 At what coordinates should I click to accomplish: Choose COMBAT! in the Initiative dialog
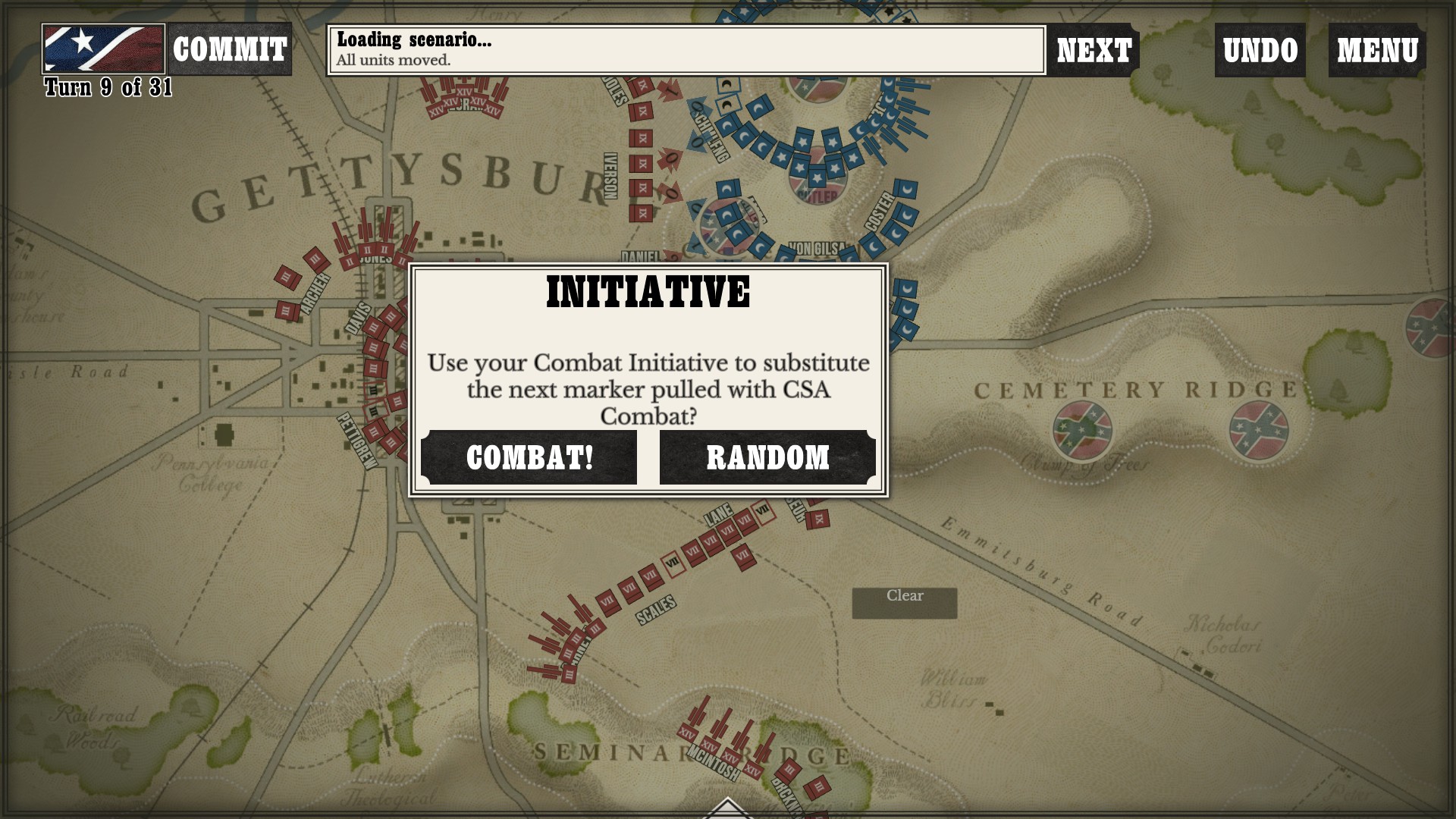(529, 457)
